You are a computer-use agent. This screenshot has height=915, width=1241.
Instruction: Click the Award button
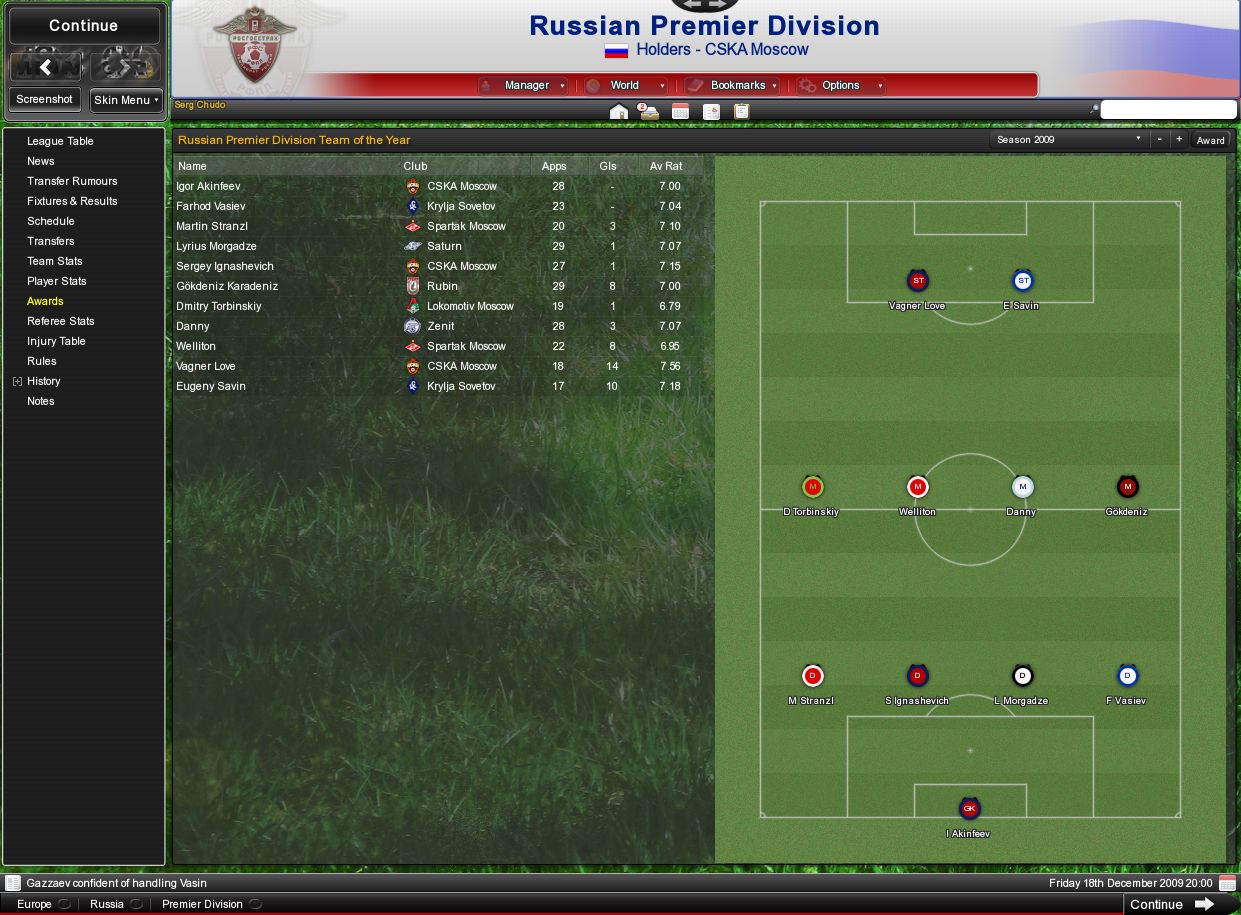[x=1210, y=140]
